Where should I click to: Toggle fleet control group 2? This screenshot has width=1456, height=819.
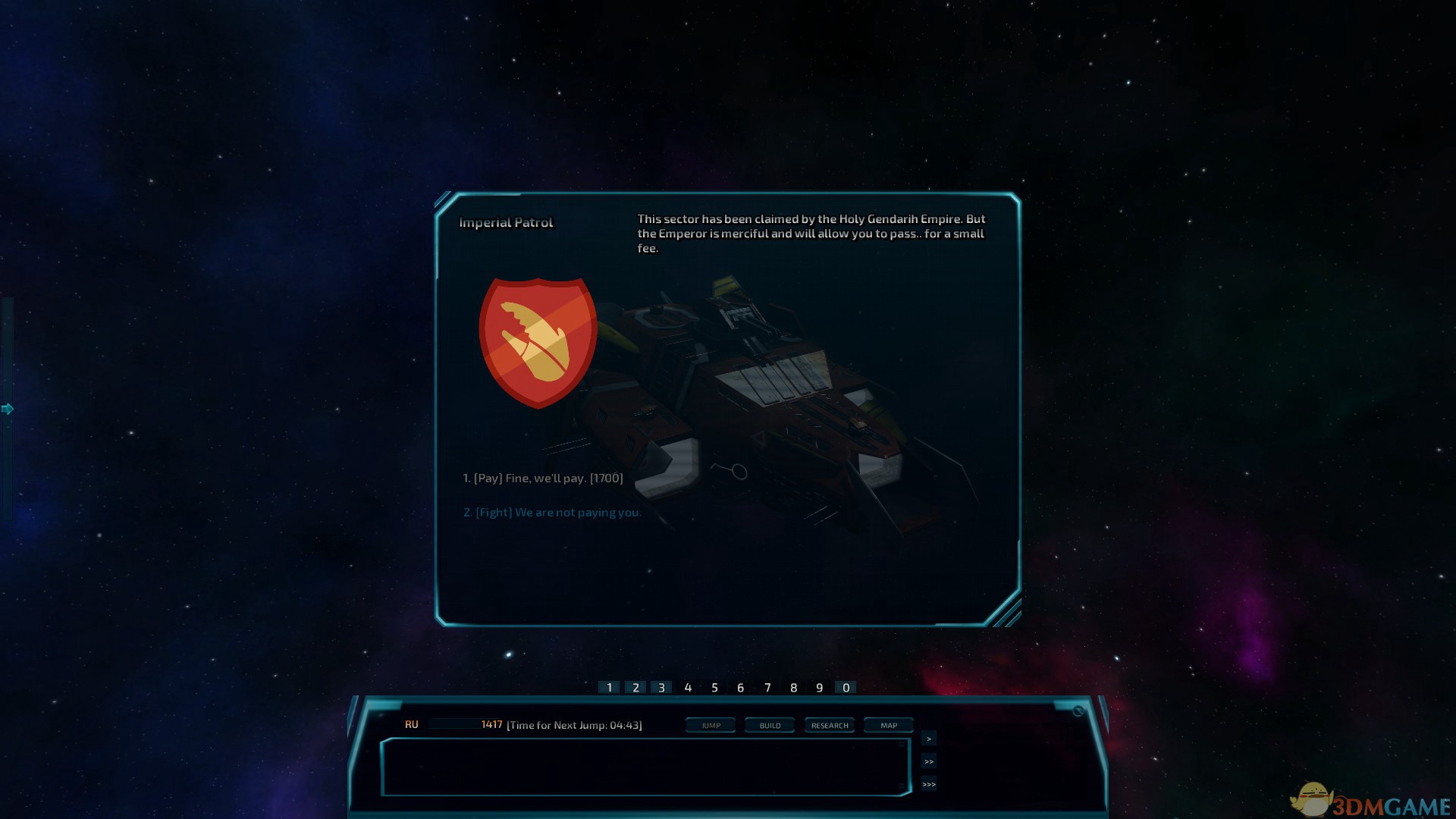[x=635, y=687]
